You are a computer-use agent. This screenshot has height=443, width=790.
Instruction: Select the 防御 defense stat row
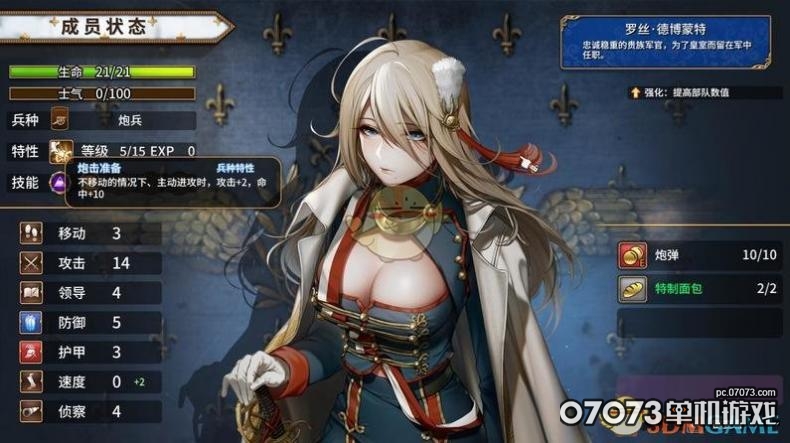click(88, 322)
